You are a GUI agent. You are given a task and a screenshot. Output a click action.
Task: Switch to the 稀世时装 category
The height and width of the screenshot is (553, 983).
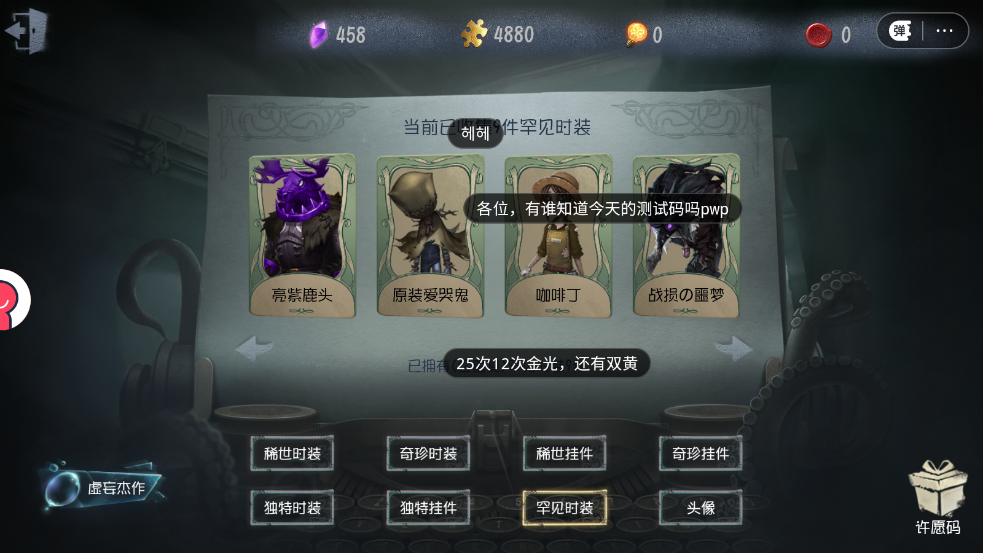pyautogui.click(x=292, y=453)
